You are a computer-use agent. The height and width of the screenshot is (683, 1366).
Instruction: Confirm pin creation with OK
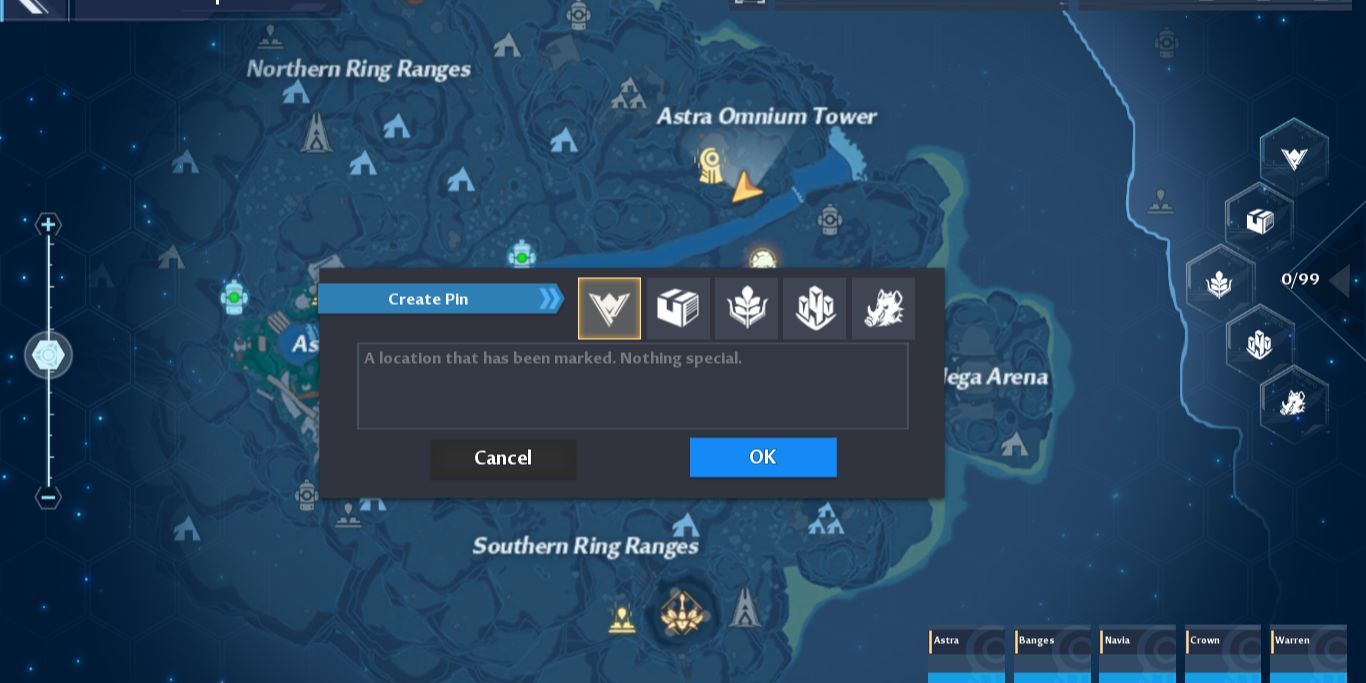762,457
